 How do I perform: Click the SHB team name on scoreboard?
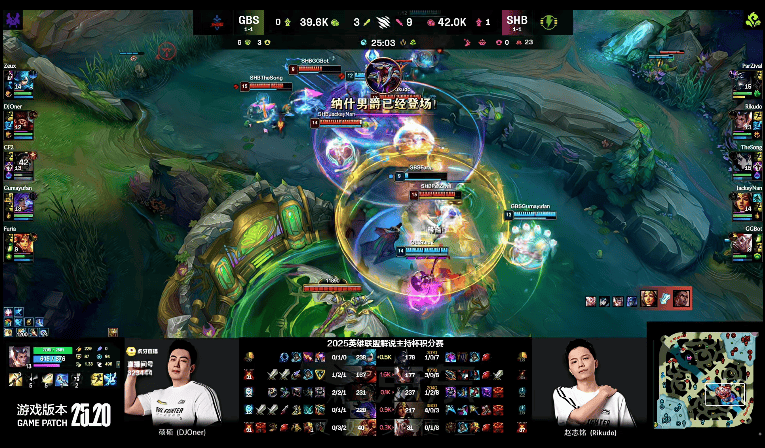[x=516, y=19]
